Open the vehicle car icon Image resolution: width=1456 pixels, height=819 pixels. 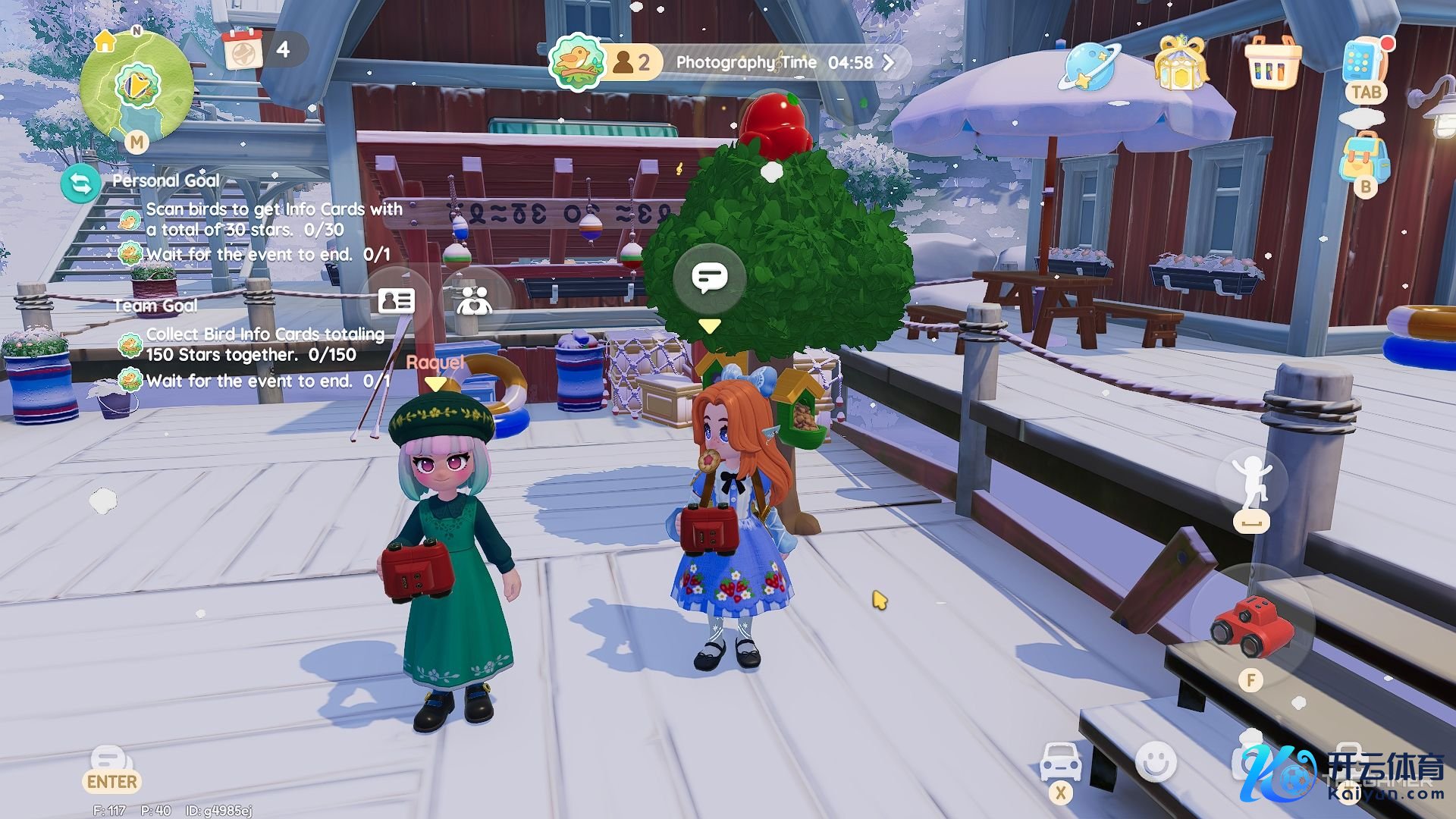tap(1060, 762)
